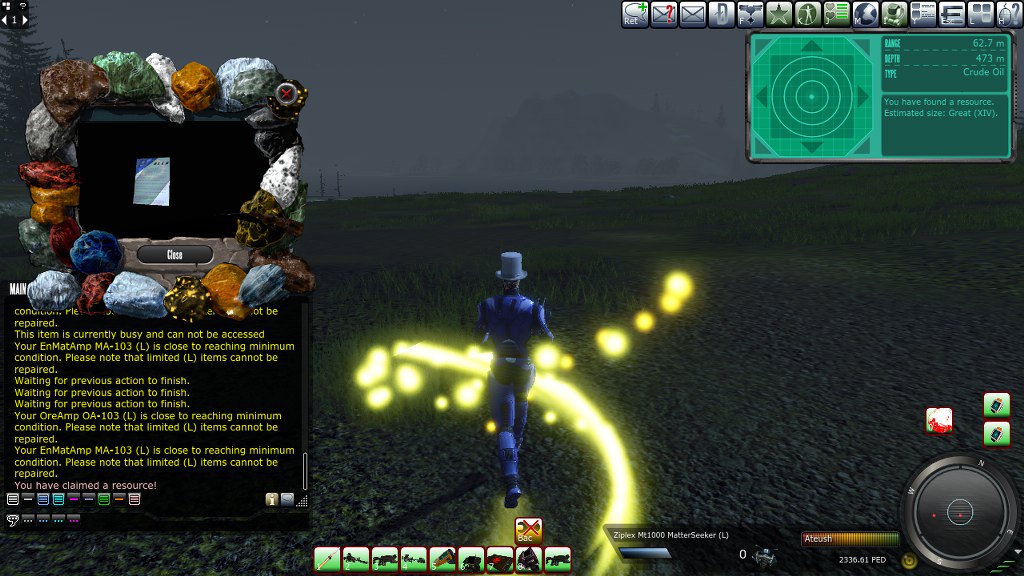Select the red blood-splat status icon
The image size is (1024, 576).
pos(939,420)
